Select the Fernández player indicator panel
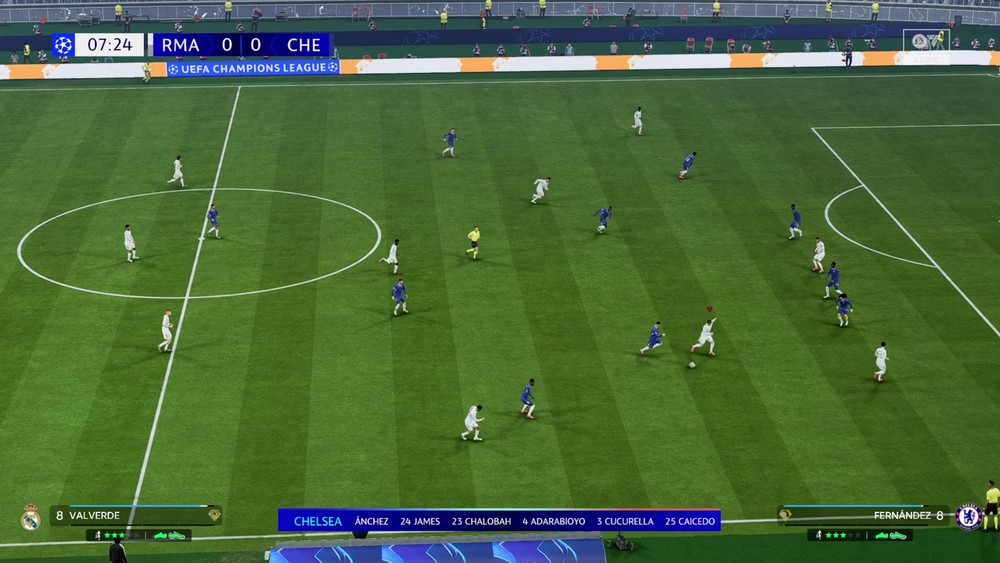Viewport: 1000px width, 563px height. pos(864,515)
